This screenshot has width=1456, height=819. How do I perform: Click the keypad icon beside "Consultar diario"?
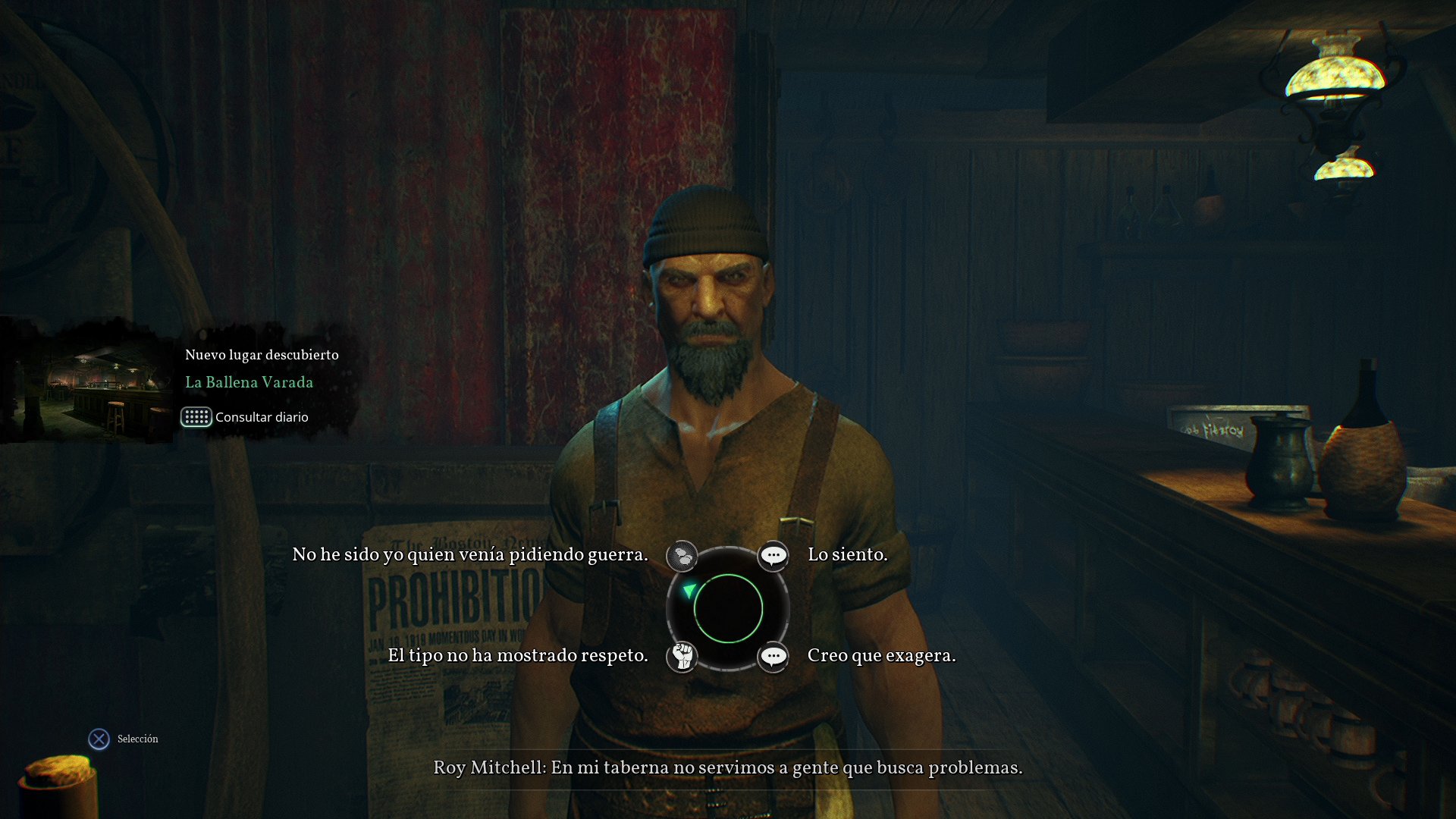196,417
